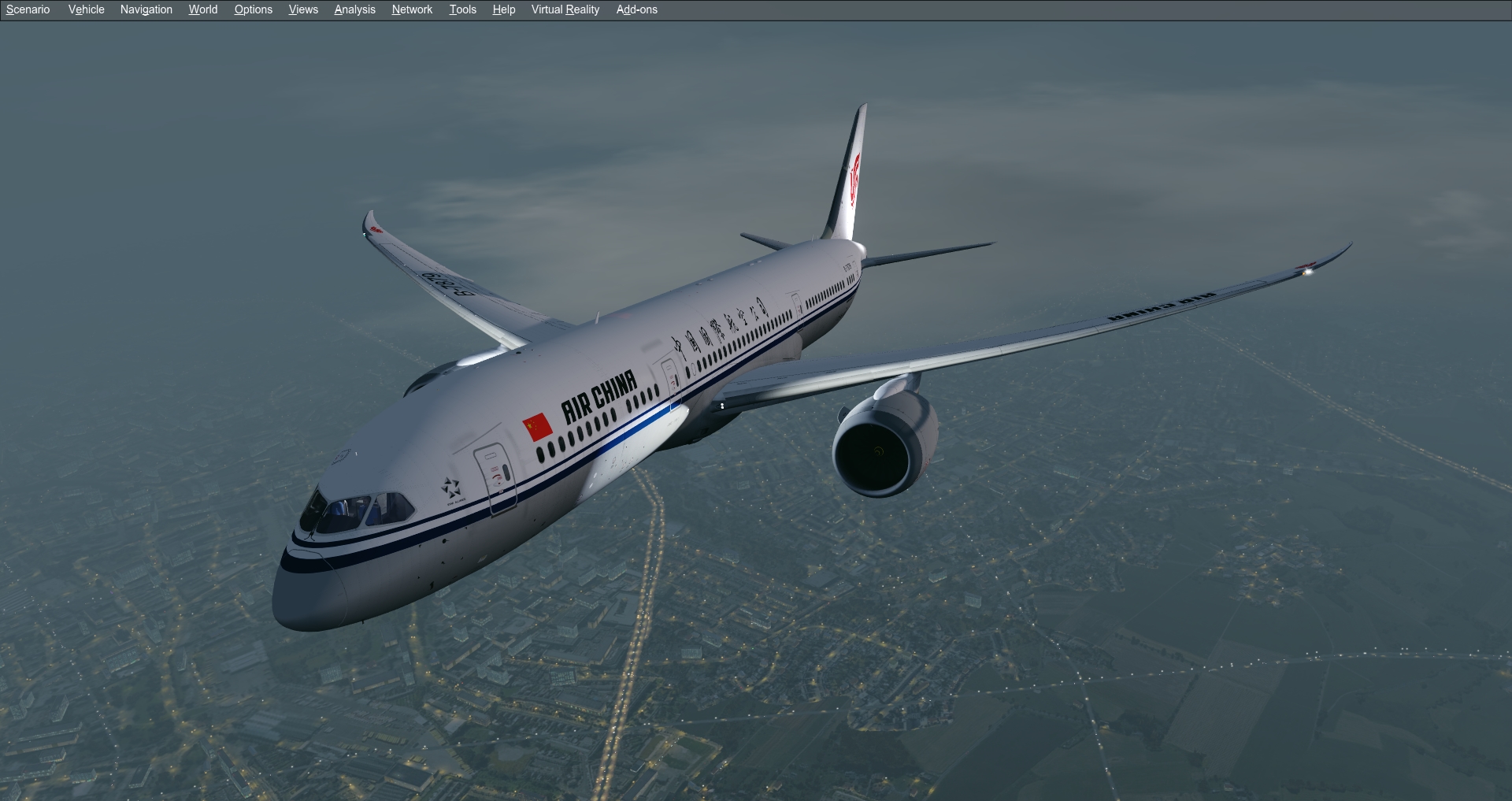The image size is (1512, 801).
Task: Open the Scenario menu
Action: [27, 9]
